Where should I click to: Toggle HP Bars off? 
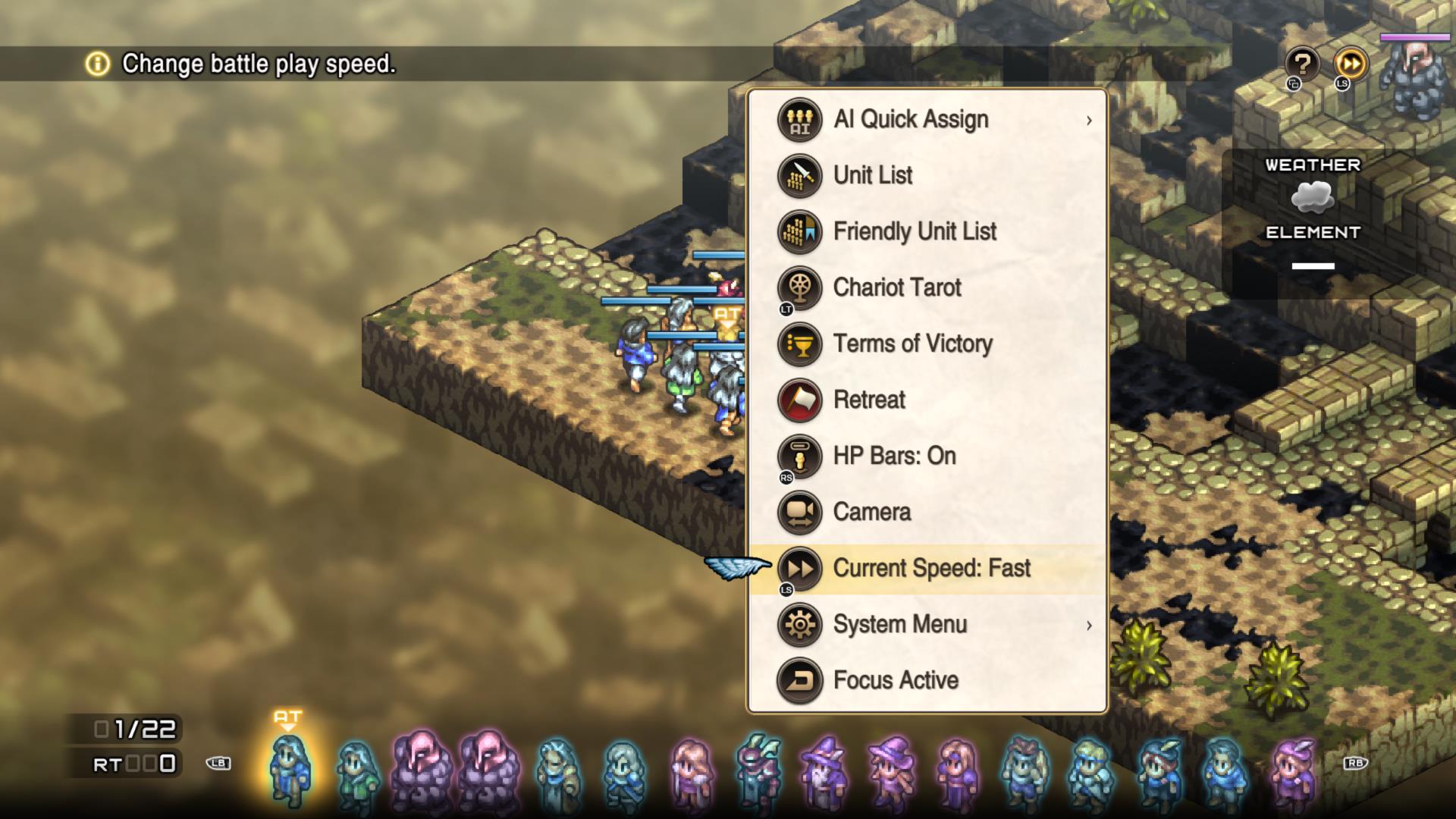[x=893, y=456]
